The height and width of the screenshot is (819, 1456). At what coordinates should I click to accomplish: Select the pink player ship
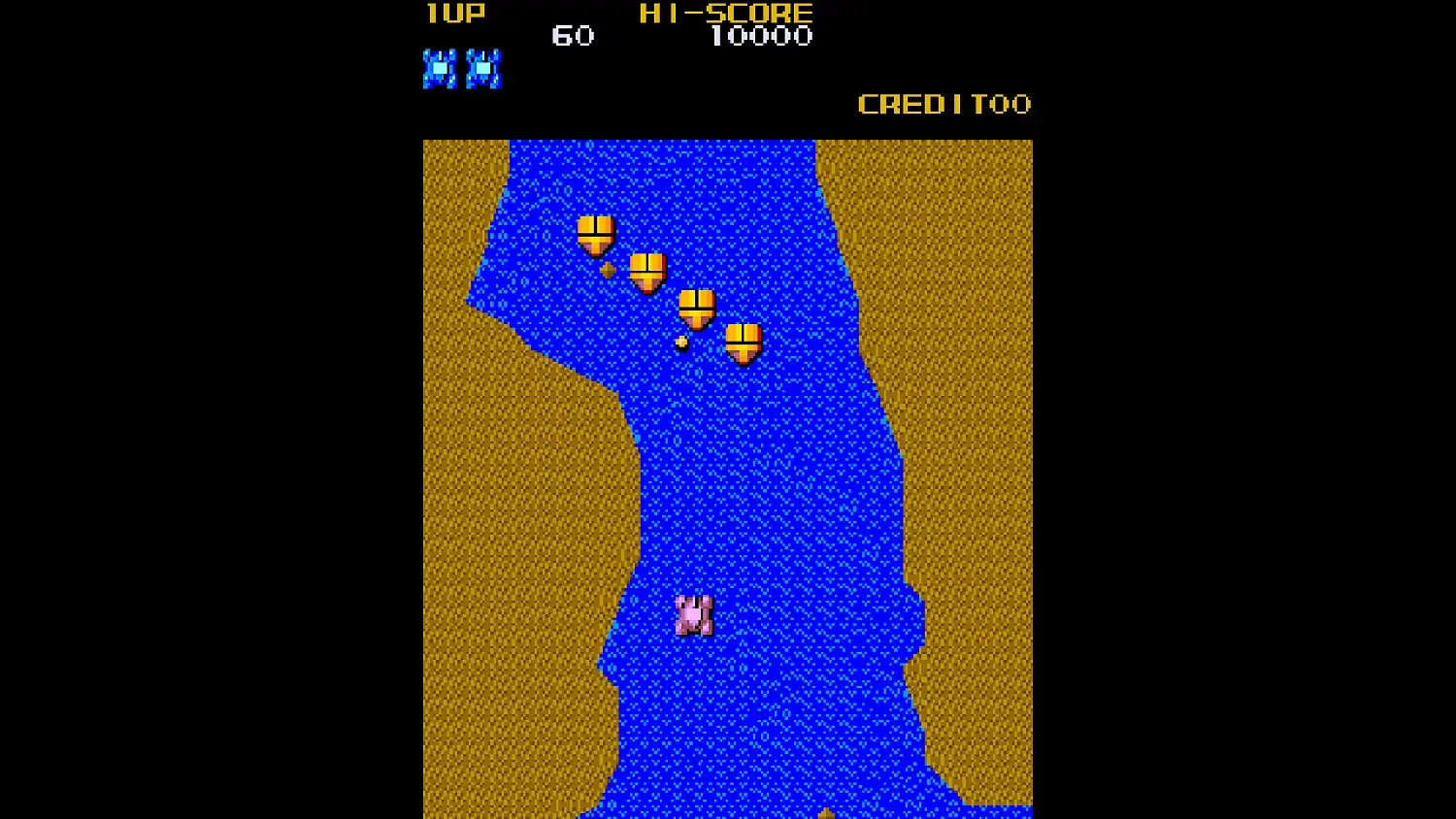693,613
